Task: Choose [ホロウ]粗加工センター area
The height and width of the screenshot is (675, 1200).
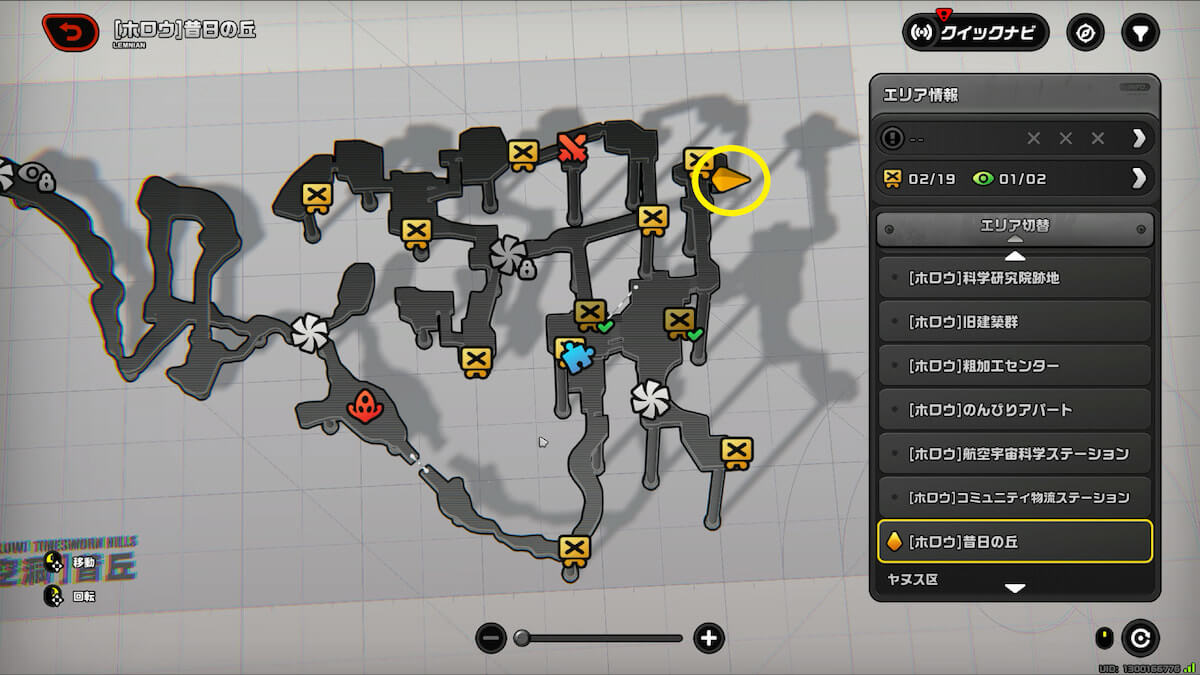Action: tap(1014, 366)
